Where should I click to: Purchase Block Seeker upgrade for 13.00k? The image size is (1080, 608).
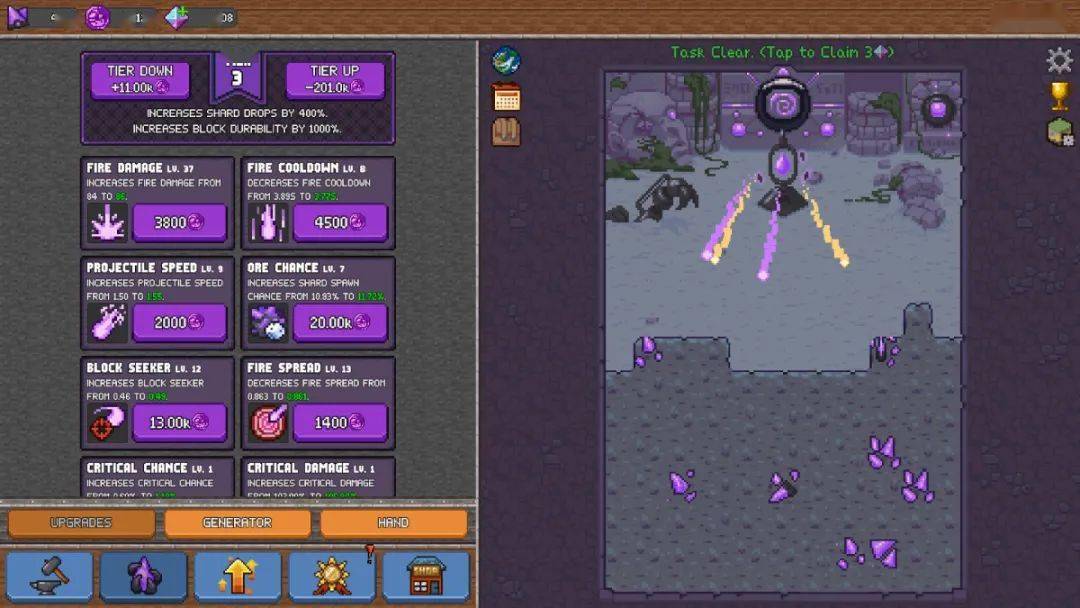pyautogui.click(x=179, y=422)
